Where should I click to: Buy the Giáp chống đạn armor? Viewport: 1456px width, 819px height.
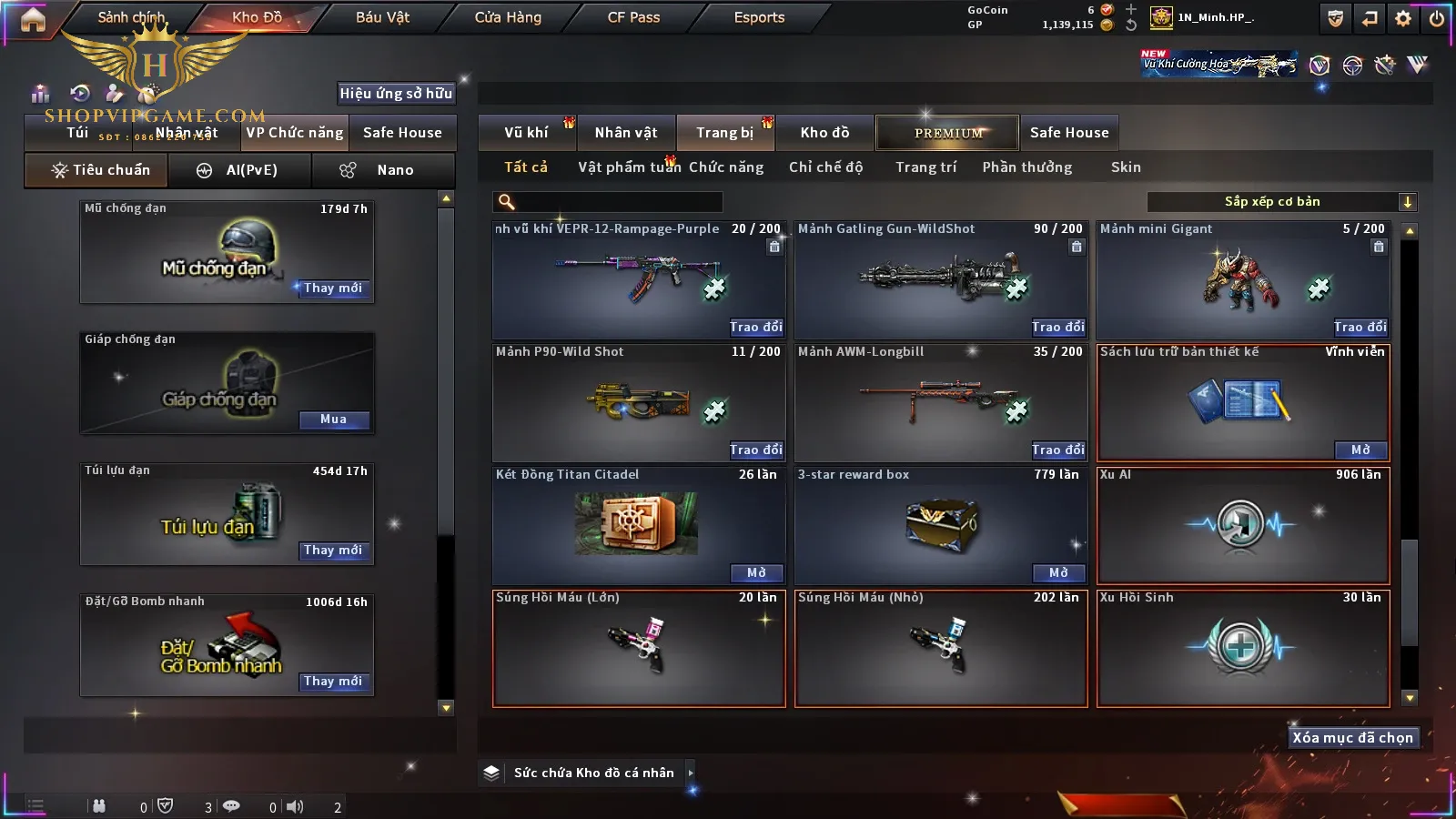(333, 420)
